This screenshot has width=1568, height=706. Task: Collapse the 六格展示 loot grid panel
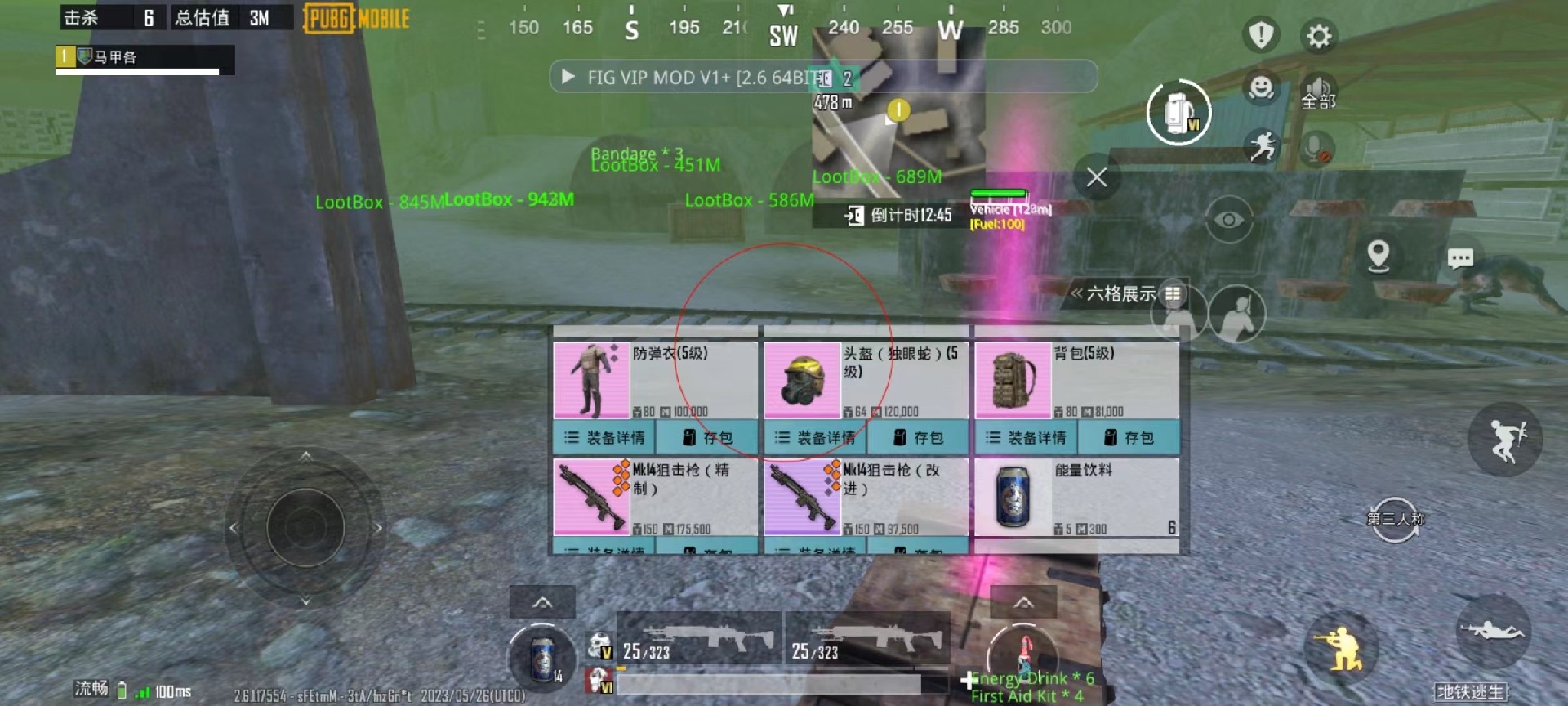click(x=1120, y=293)
